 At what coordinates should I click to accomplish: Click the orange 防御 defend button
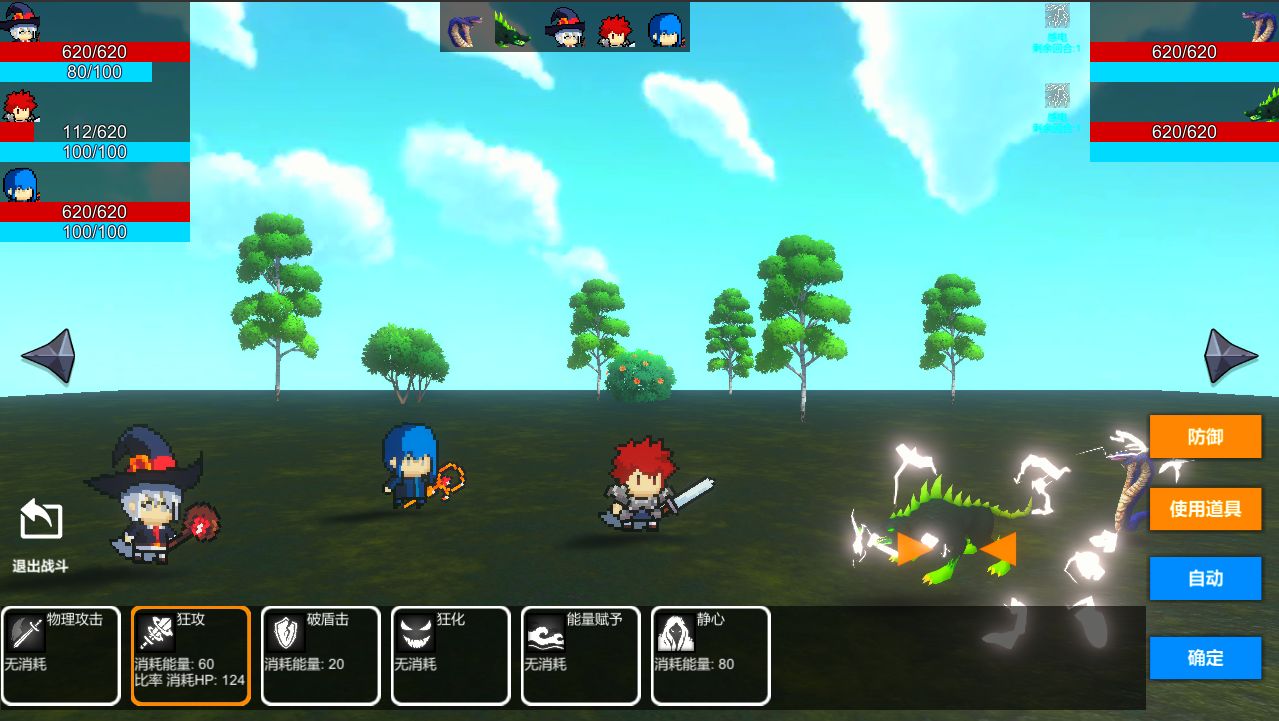click(1205, 437)
